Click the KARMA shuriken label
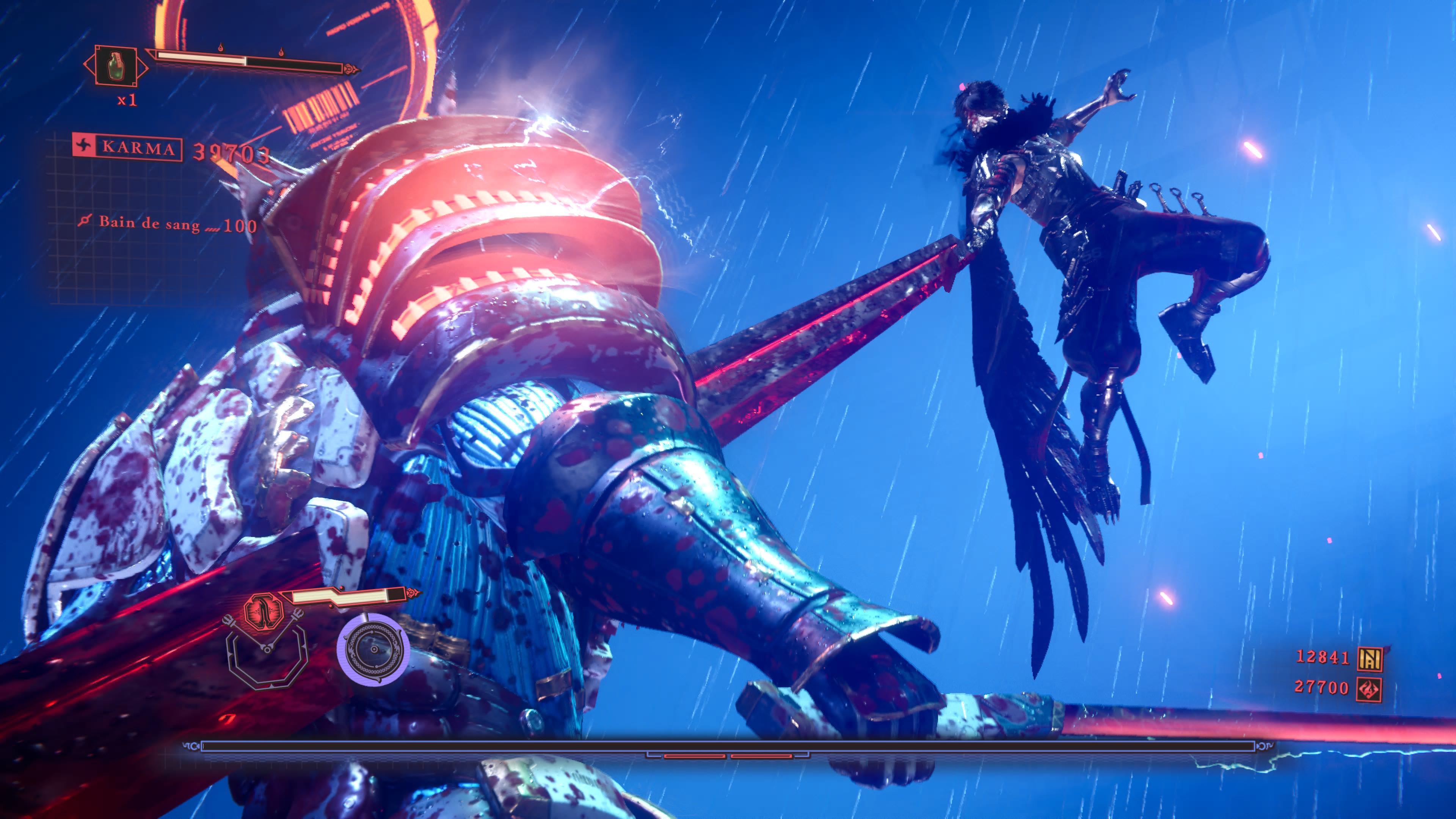 [128, 148]
